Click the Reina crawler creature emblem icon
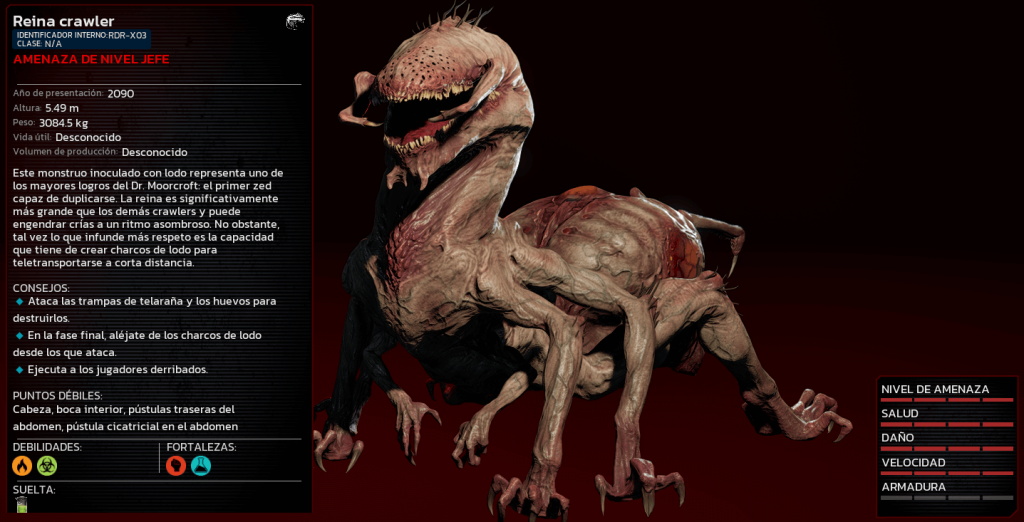Image resolution: width=1024 pixels, height=522 pixels. (295, 21)
